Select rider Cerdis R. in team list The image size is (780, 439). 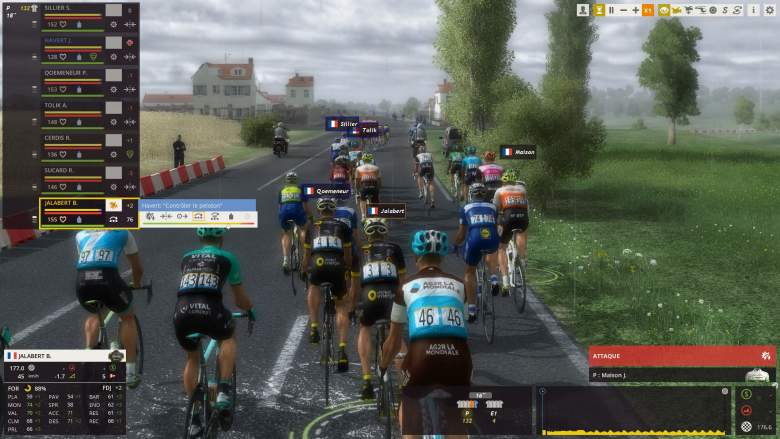coord(70,138)
